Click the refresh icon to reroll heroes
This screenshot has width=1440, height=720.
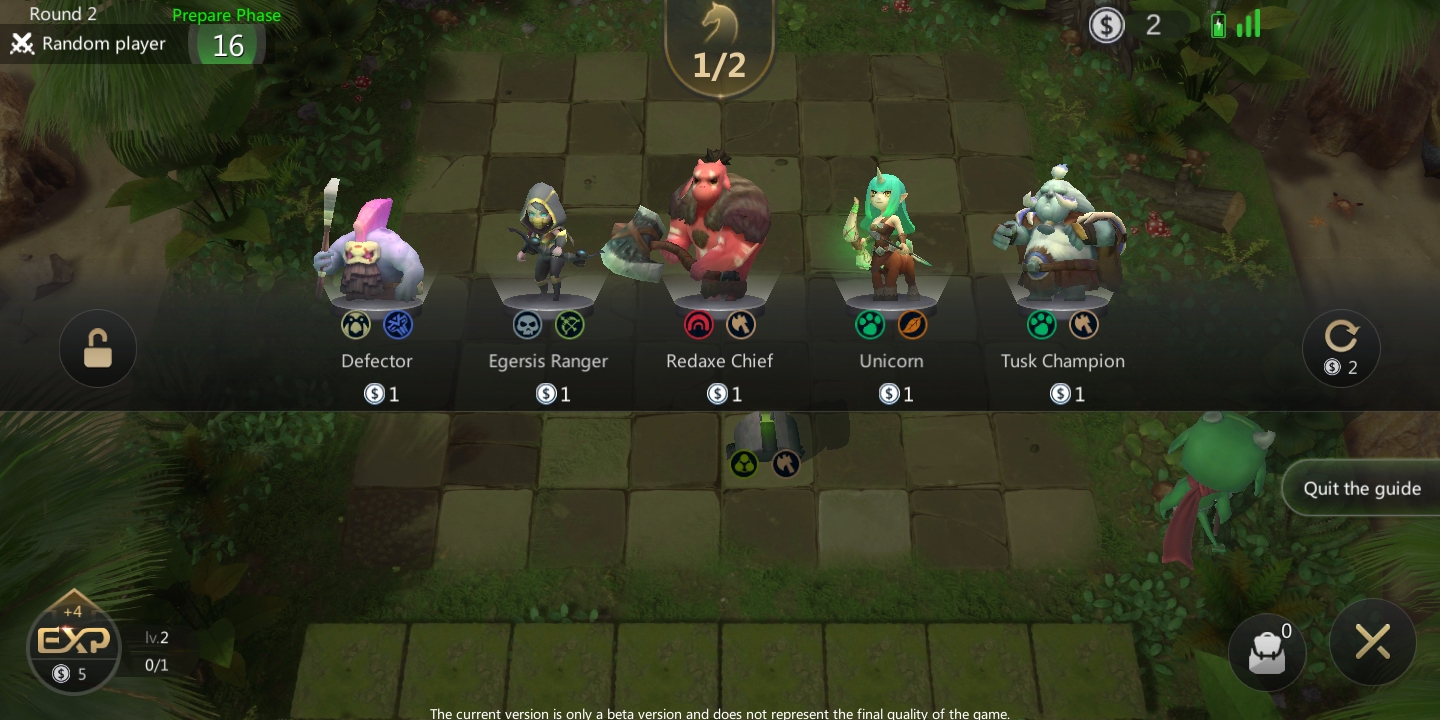pyautogui.click(x=1340, y=340)
